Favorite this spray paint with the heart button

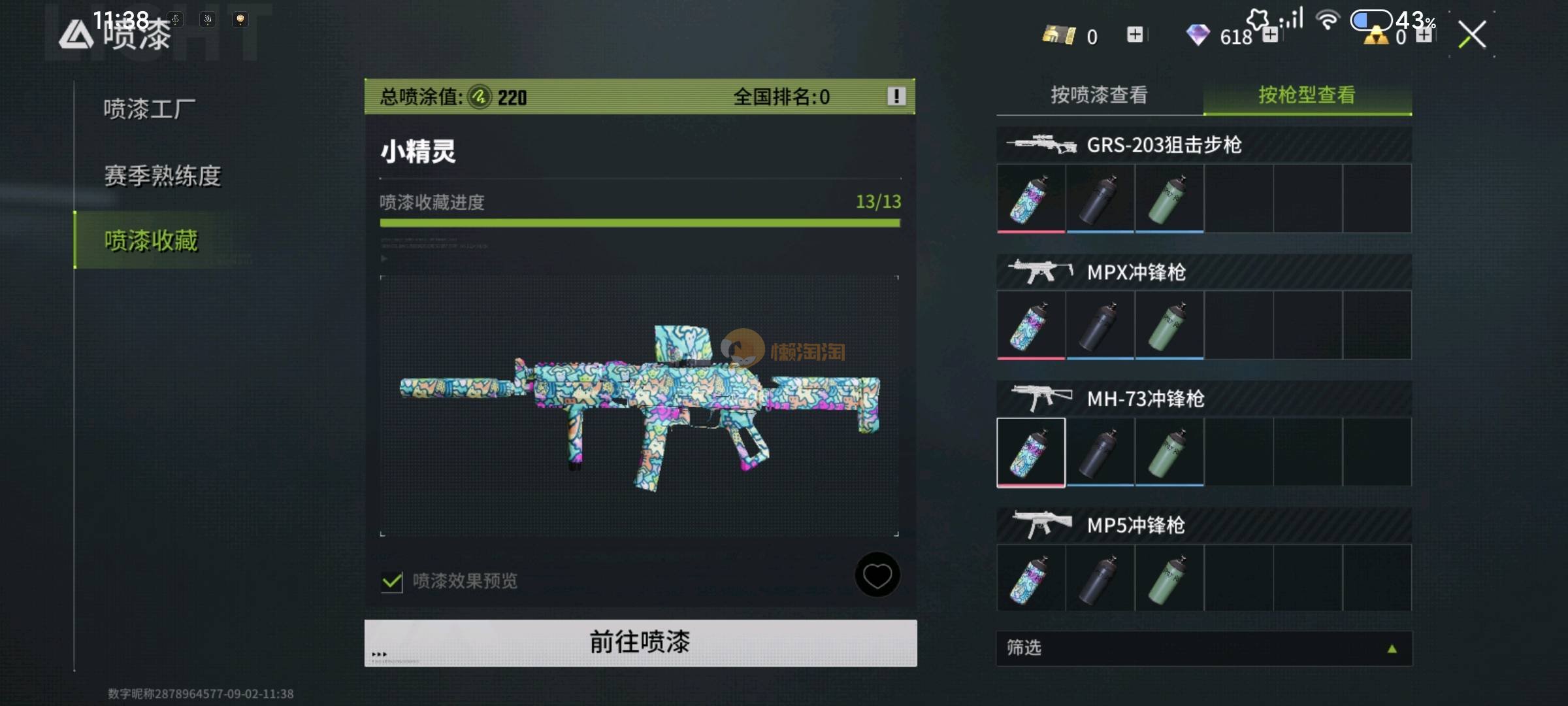tap(877, 575)
